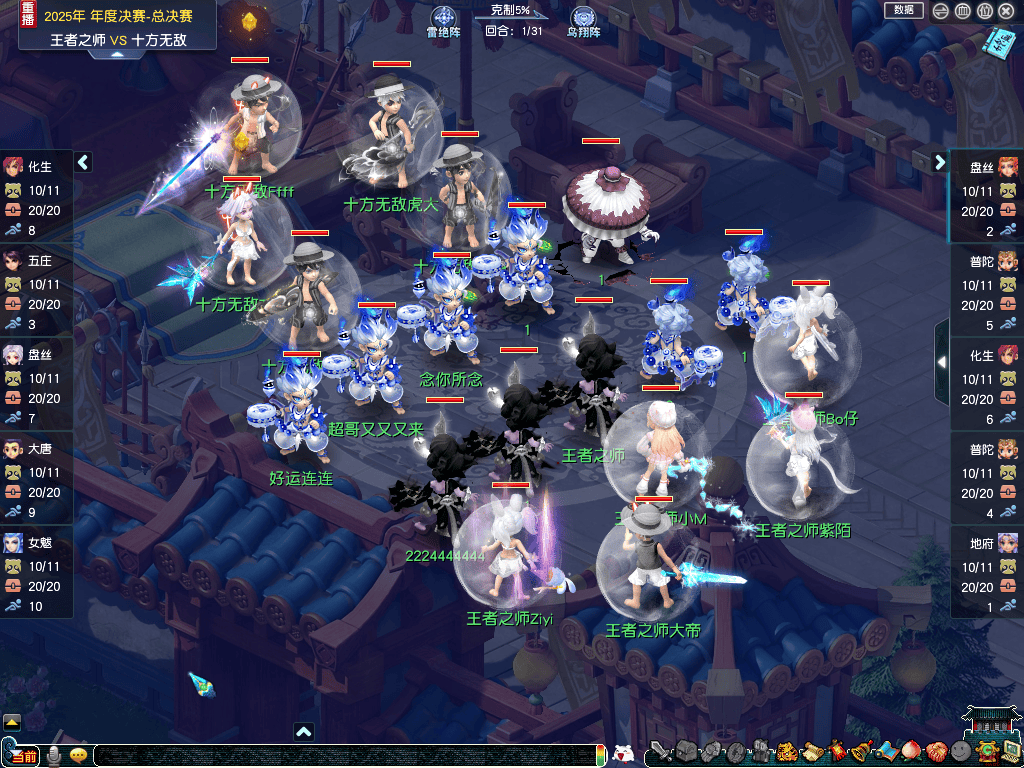The width and height of the screenshot is (1024, 768).
Task: Expand the chat log with white up-arrow
Action: point(304,732)
